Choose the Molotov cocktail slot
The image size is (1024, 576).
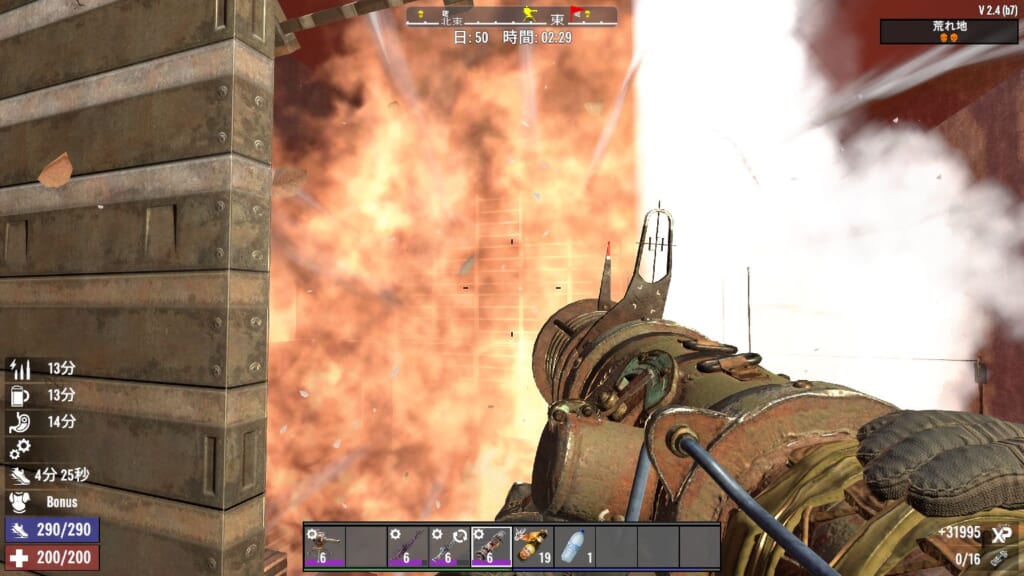[533, 547]
